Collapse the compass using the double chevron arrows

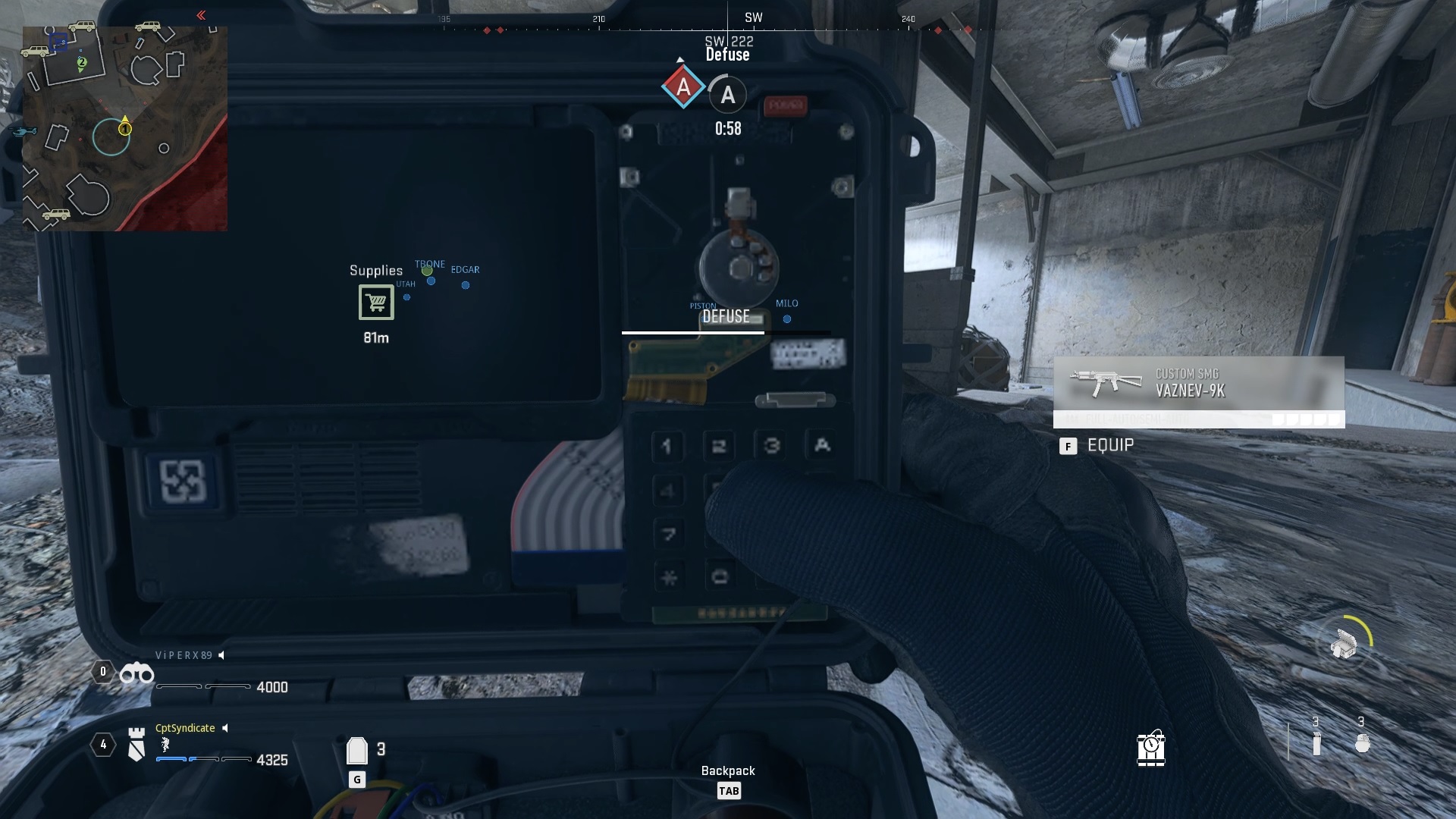pyautogui.click(x=201, y=14)
